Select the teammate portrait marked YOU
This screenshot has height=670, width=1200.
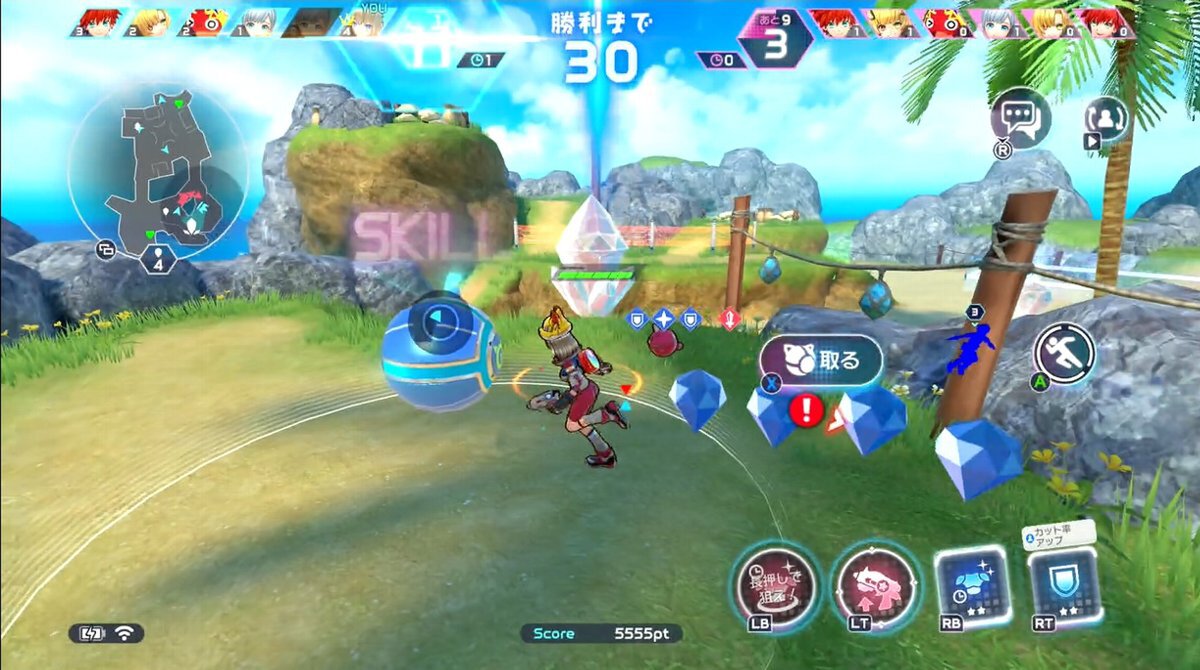[x=364, y=23]
